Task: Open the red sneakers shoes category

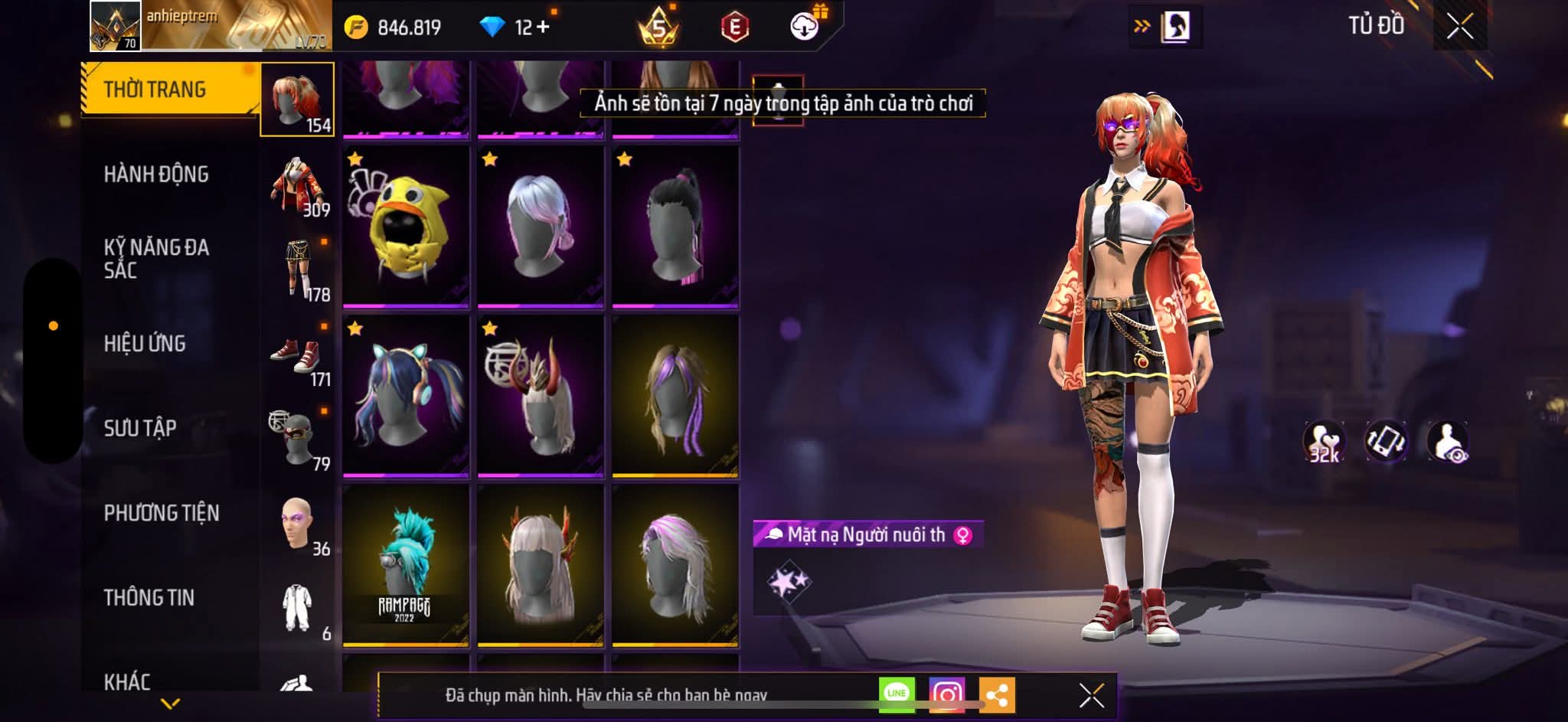Action: tap(299, 354)
